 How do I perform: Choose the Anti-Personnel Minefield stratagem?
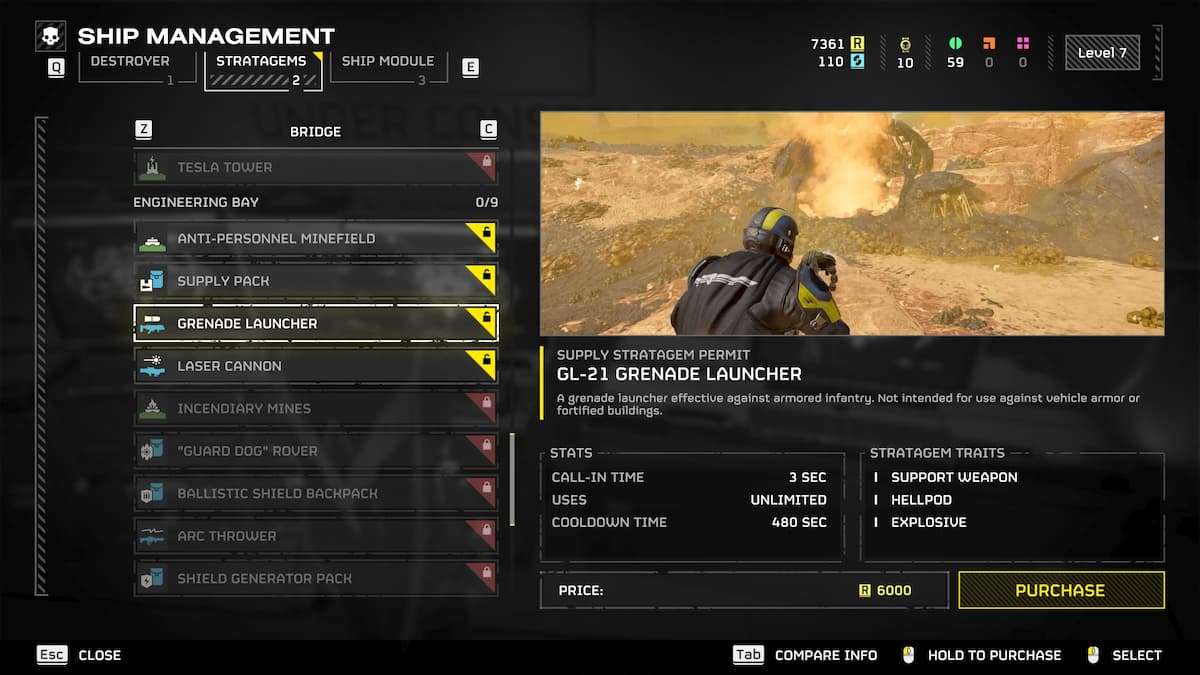[x=315, y=239]
